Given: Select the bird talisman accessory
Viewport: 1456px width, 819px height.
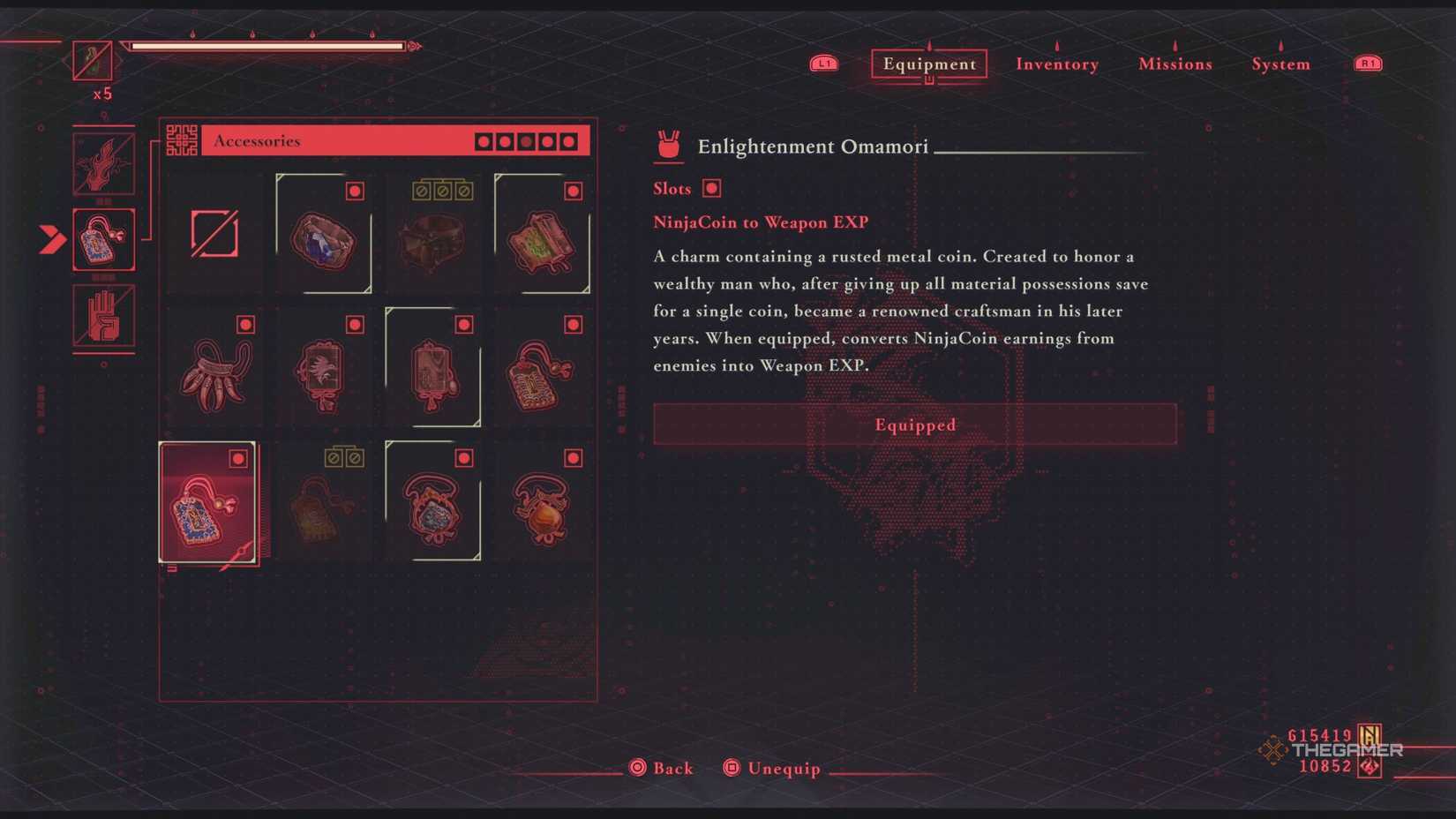Looking at the screenshot, I should tap(323, 368).
